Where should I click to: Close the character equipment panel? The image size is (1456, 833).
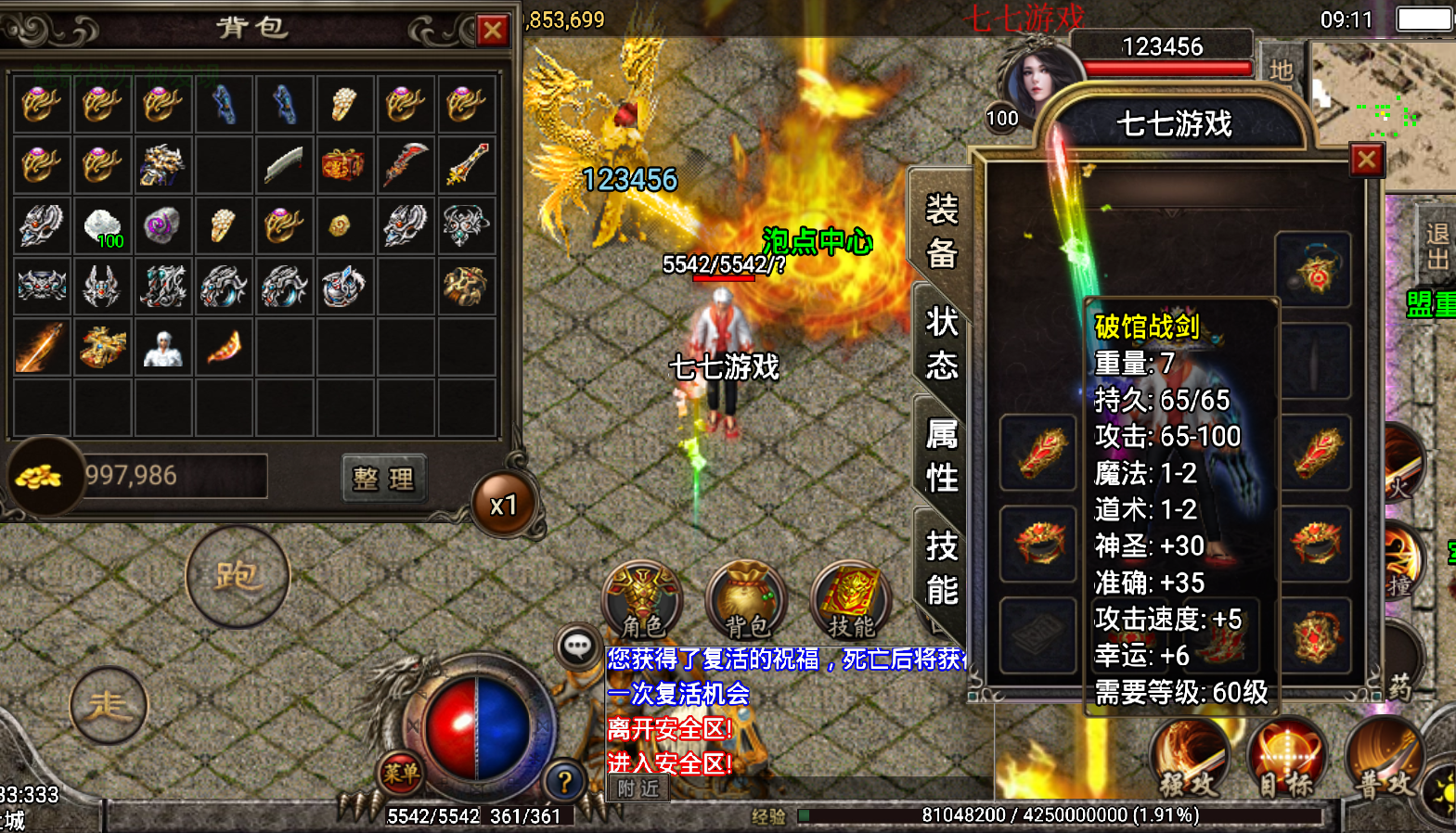[1366, 160]
